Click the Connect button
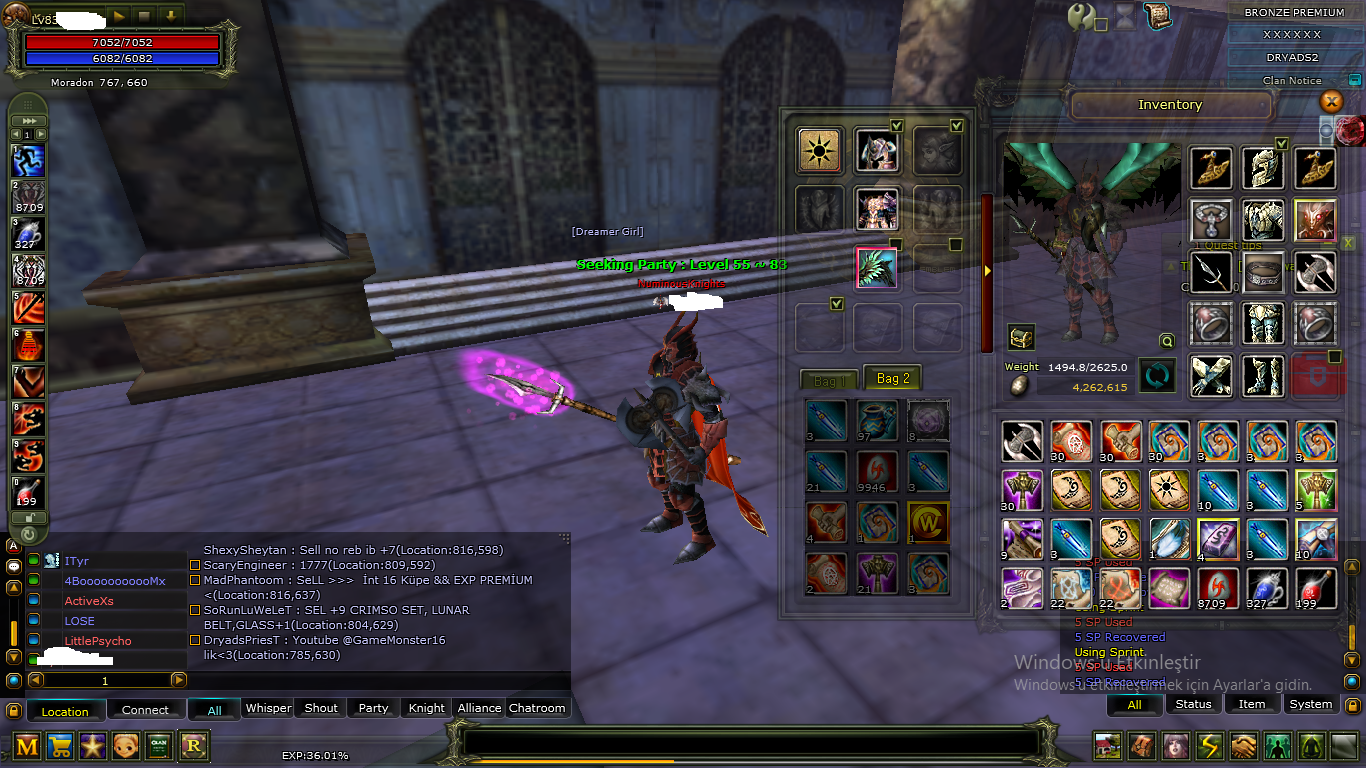The height and width of the screenshot is (768, 1366). (x=145, y=710)
